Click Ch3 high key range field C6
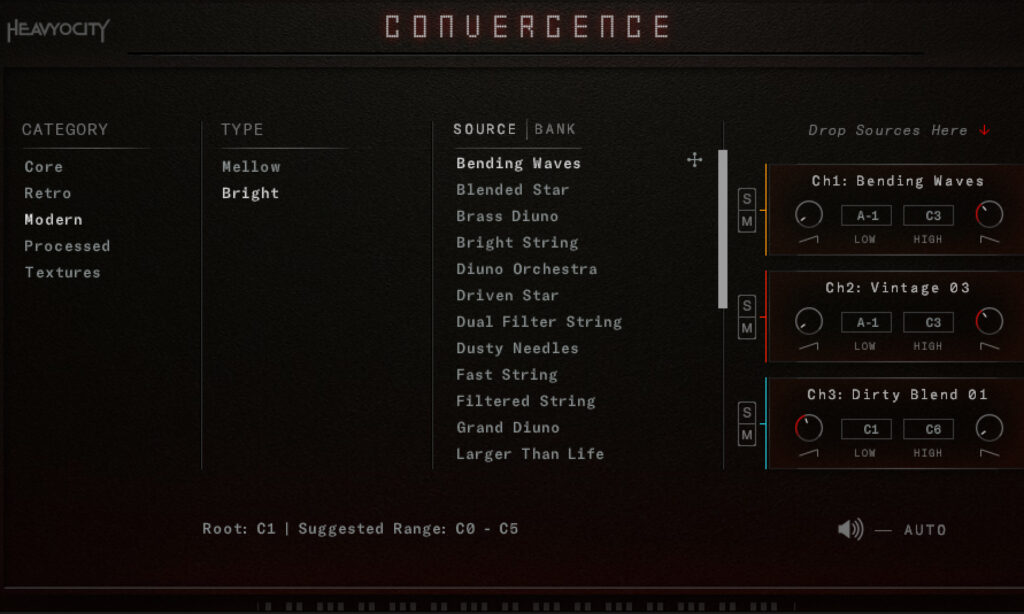Viewport: 1024px width, 614px height. [928, 429]
